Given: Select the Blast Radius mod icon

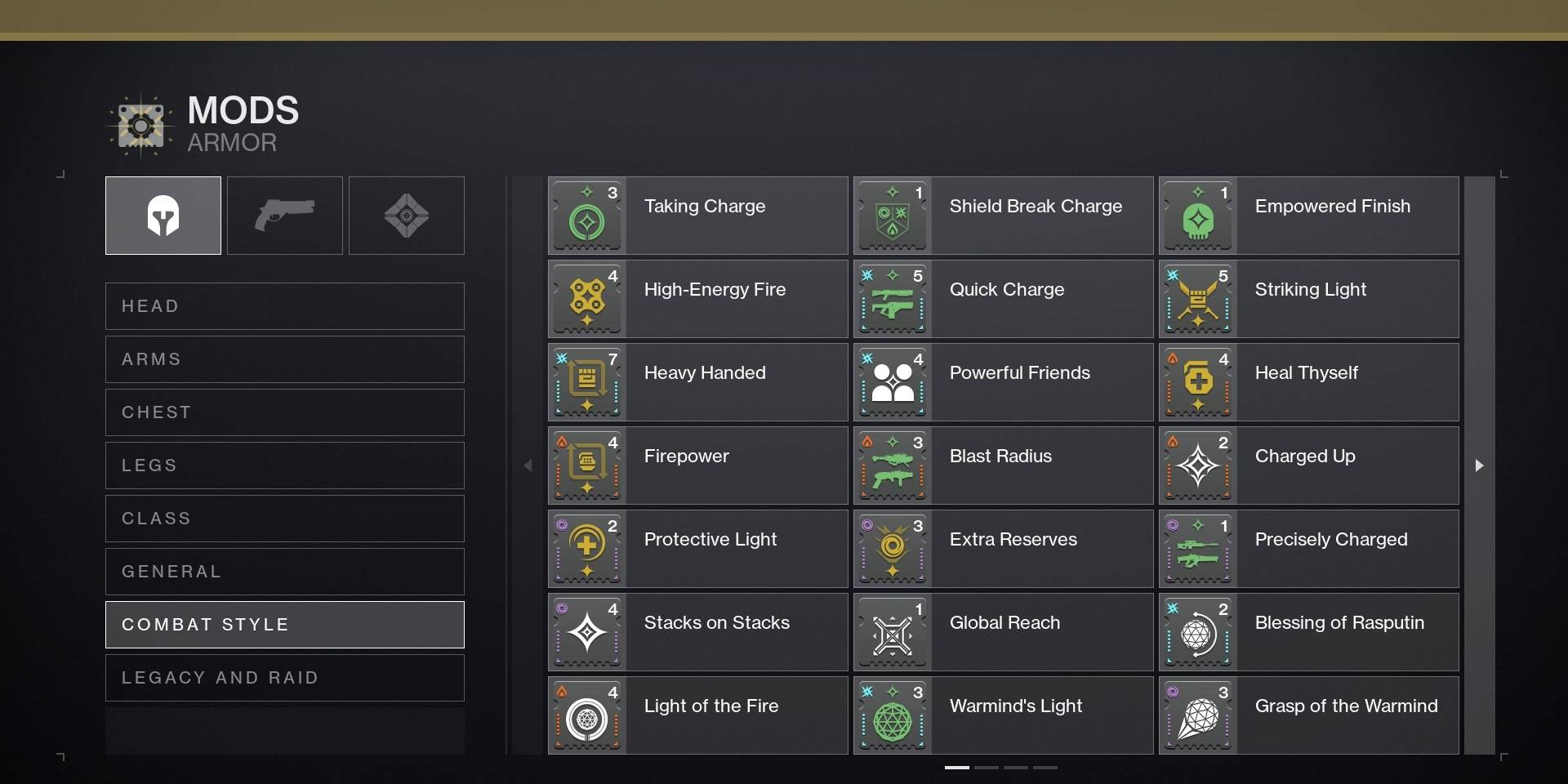Looking at the screenshot, I should pyautogui.click(x=893, y=465).
